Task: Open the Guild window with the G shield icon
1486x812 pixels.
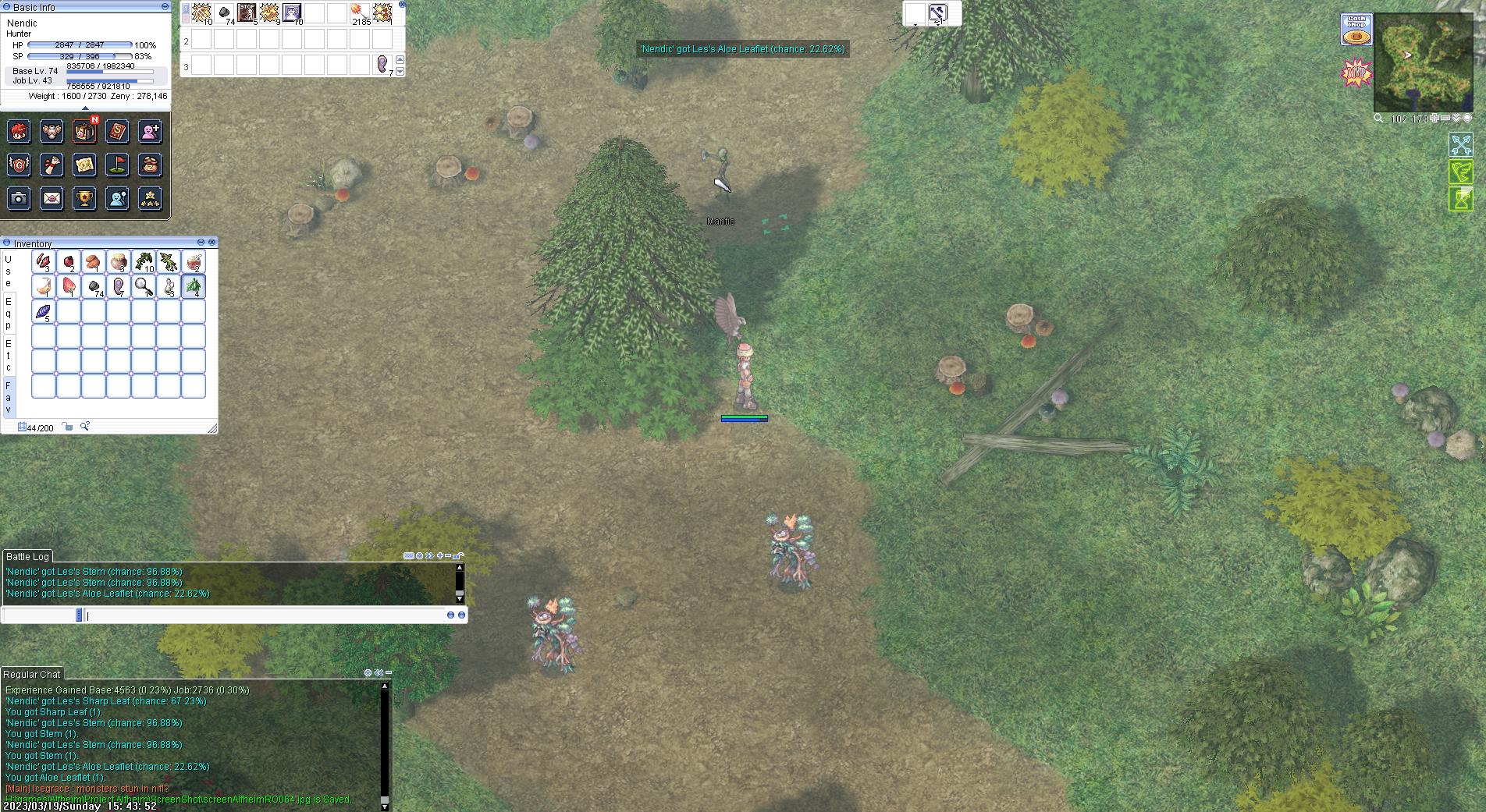Action: tap(20, 165)
